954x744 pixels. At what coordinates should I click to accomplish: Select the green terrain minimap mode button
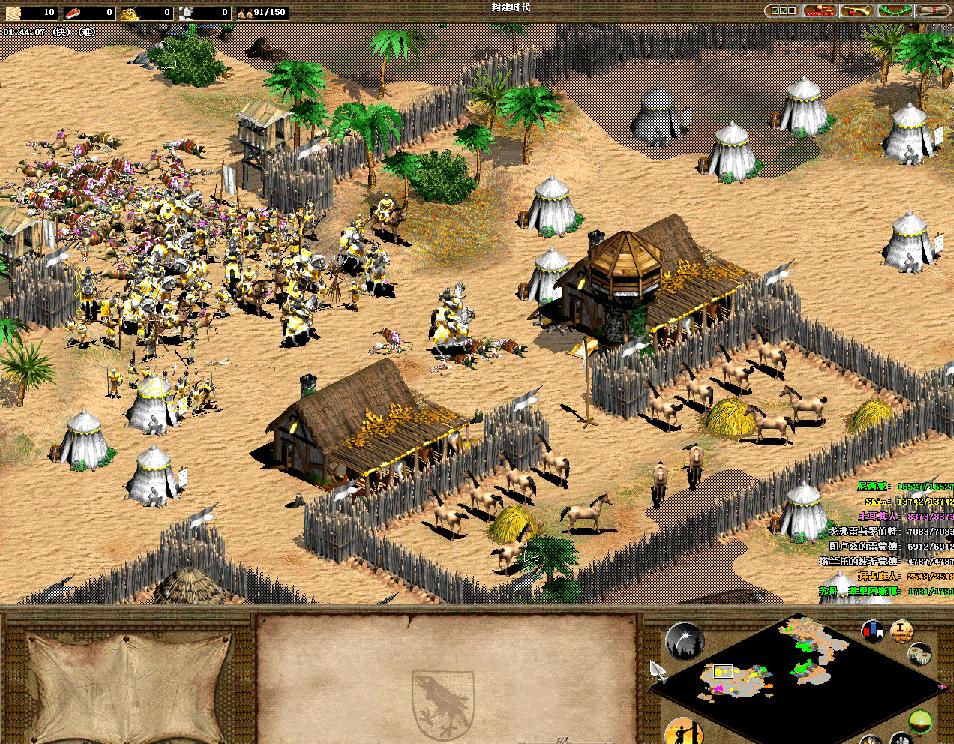pyautogui.click(x=920, y=719)
